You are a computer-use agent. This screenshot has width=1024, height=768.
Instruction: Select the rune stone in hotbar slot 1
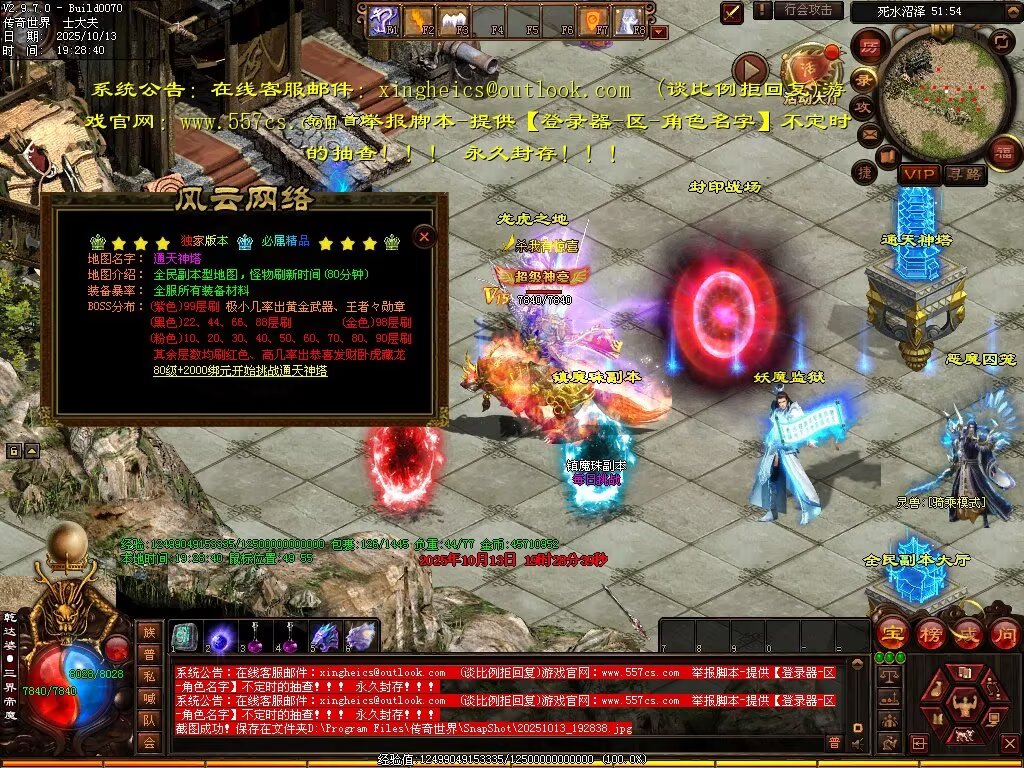click(185, 636)
